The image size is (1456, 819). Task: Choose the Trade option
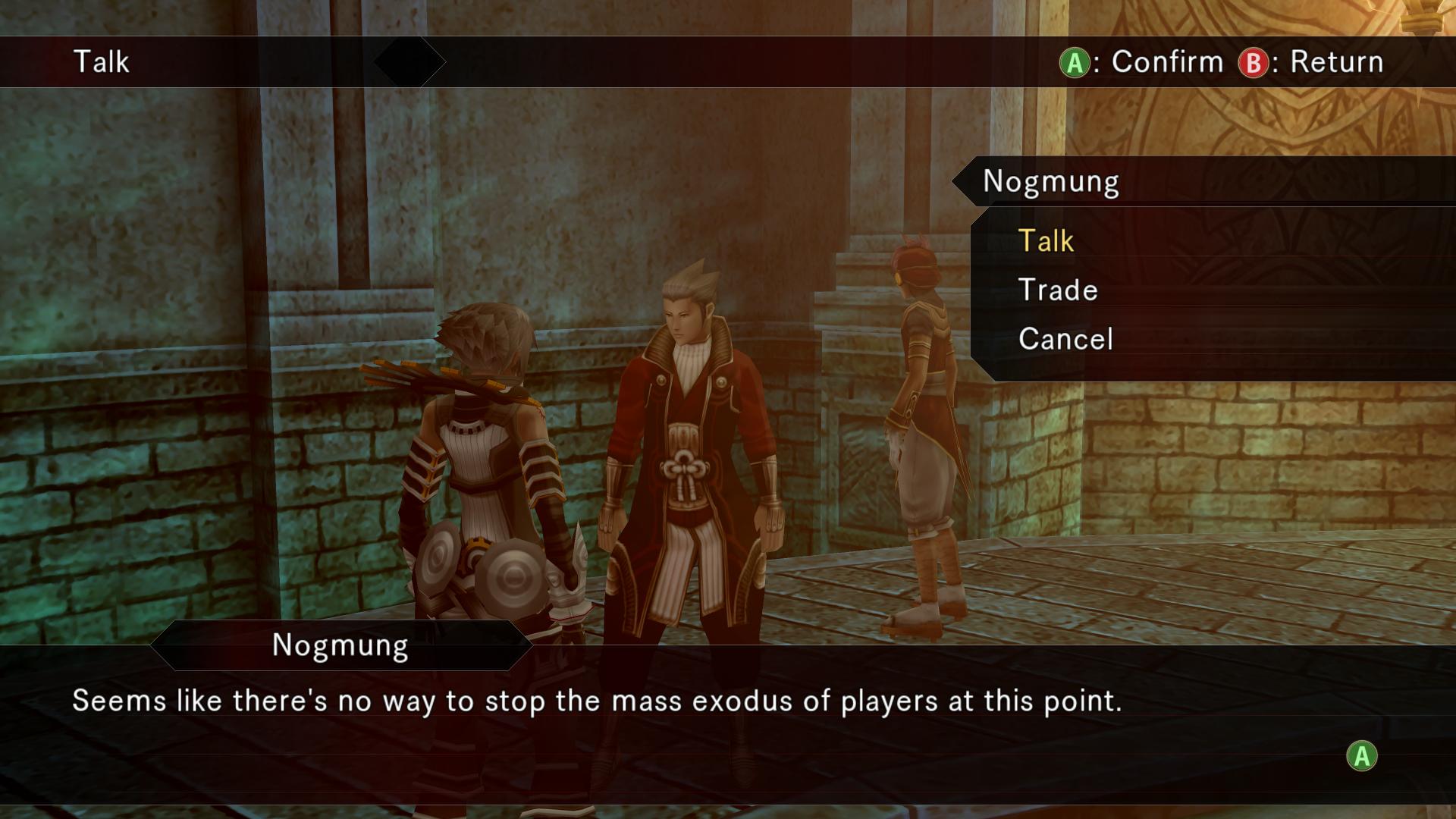pyautogui.click(x=1058, y=290)
